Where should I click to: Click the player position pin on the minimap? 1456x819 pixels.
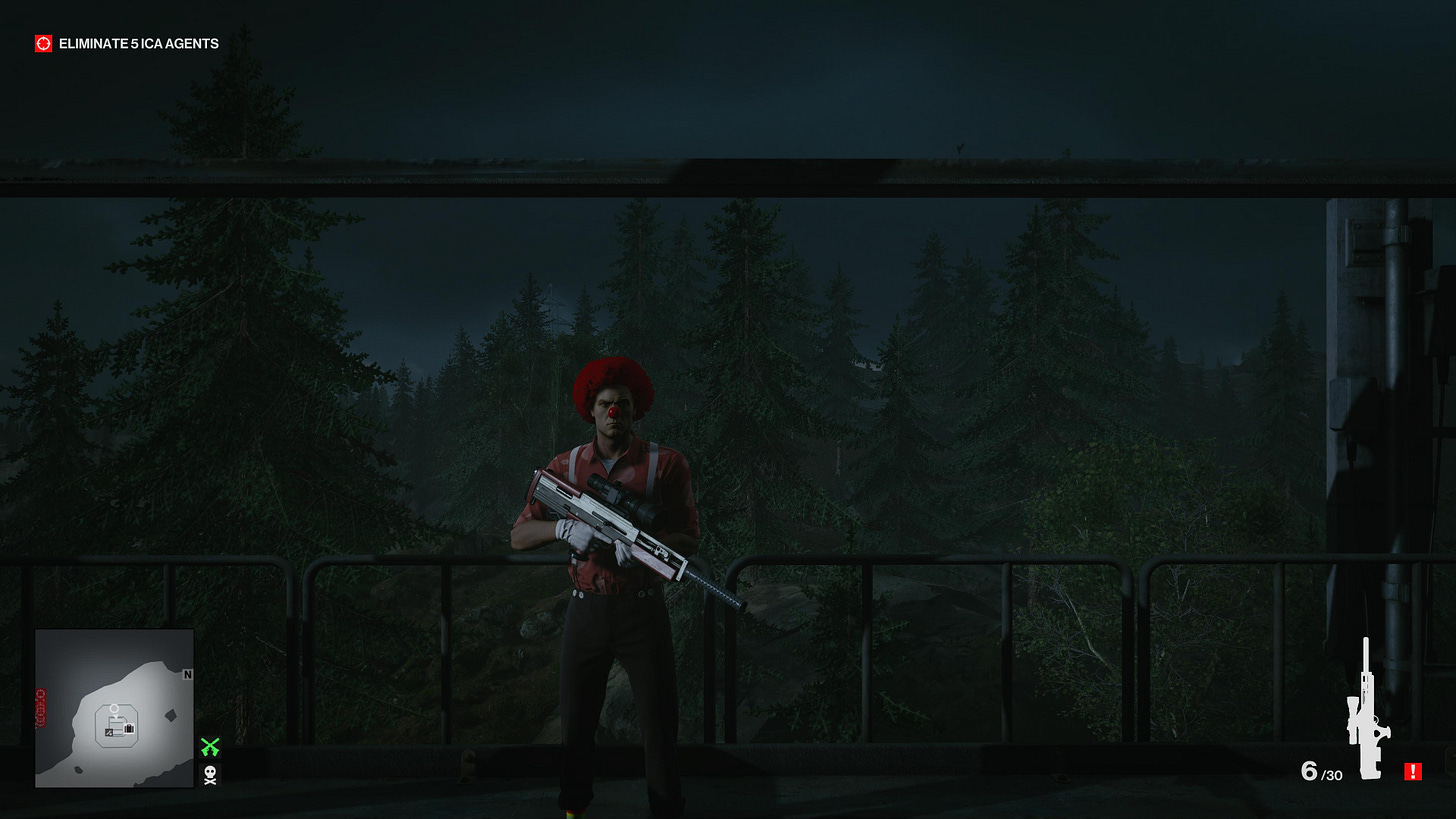(x=114, y=709)
